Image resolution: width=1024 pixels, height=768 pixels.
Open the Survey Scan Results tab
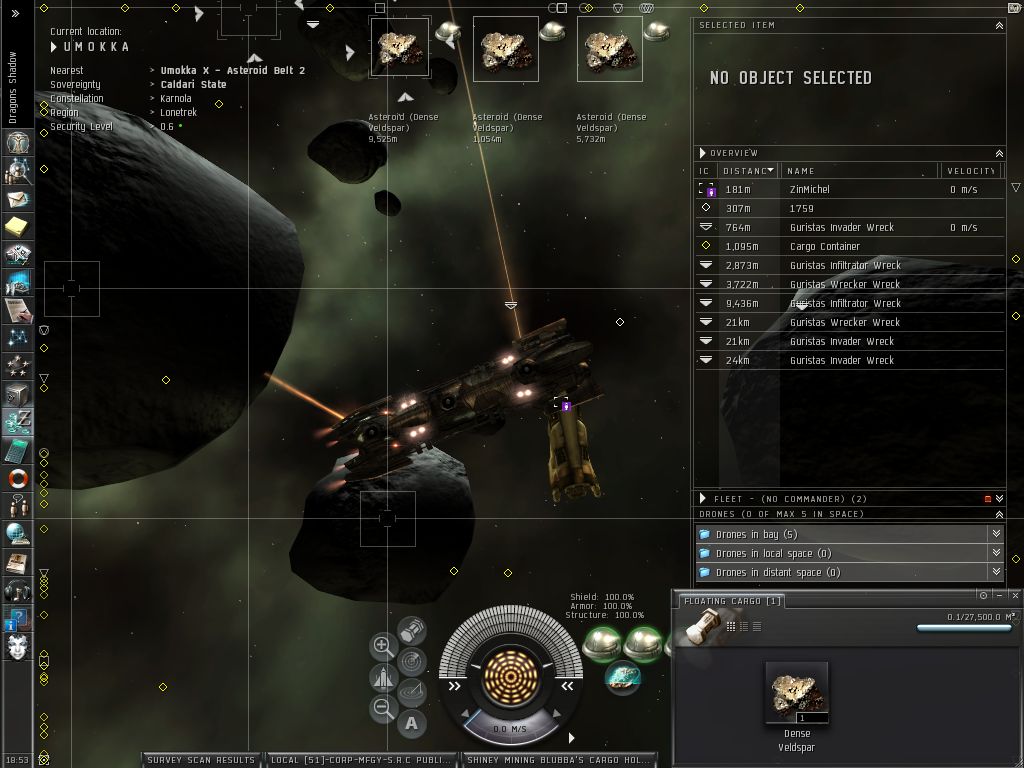point(201,760)
